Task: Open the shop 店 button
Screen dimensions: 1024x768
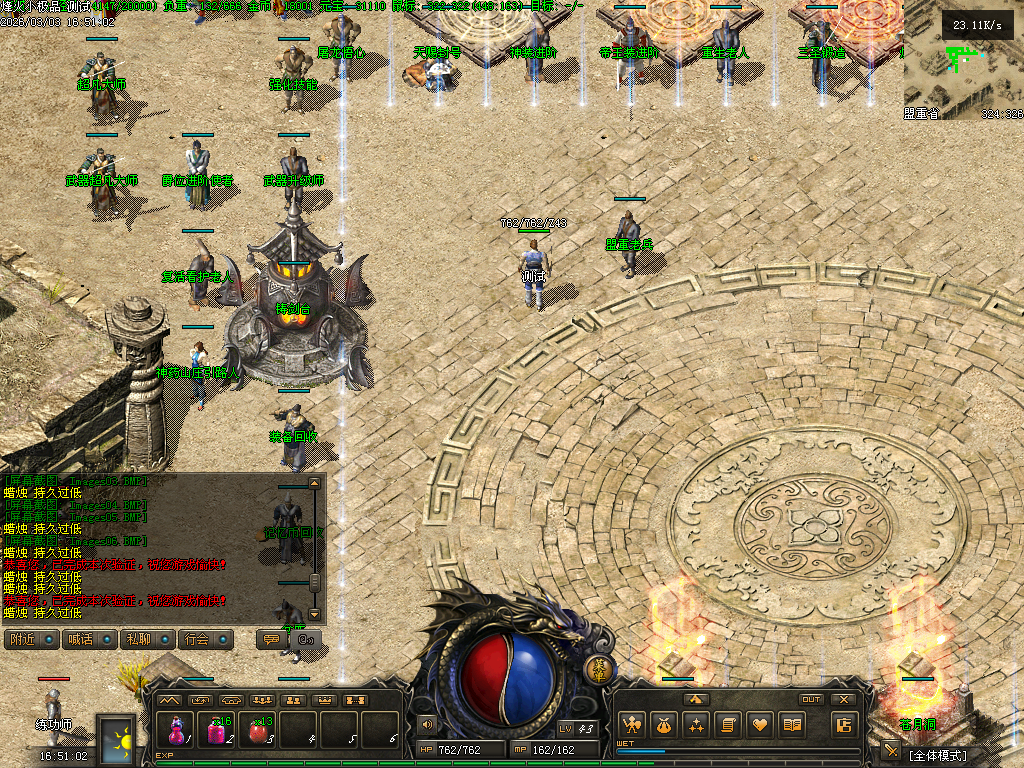Action: point(845,724)
